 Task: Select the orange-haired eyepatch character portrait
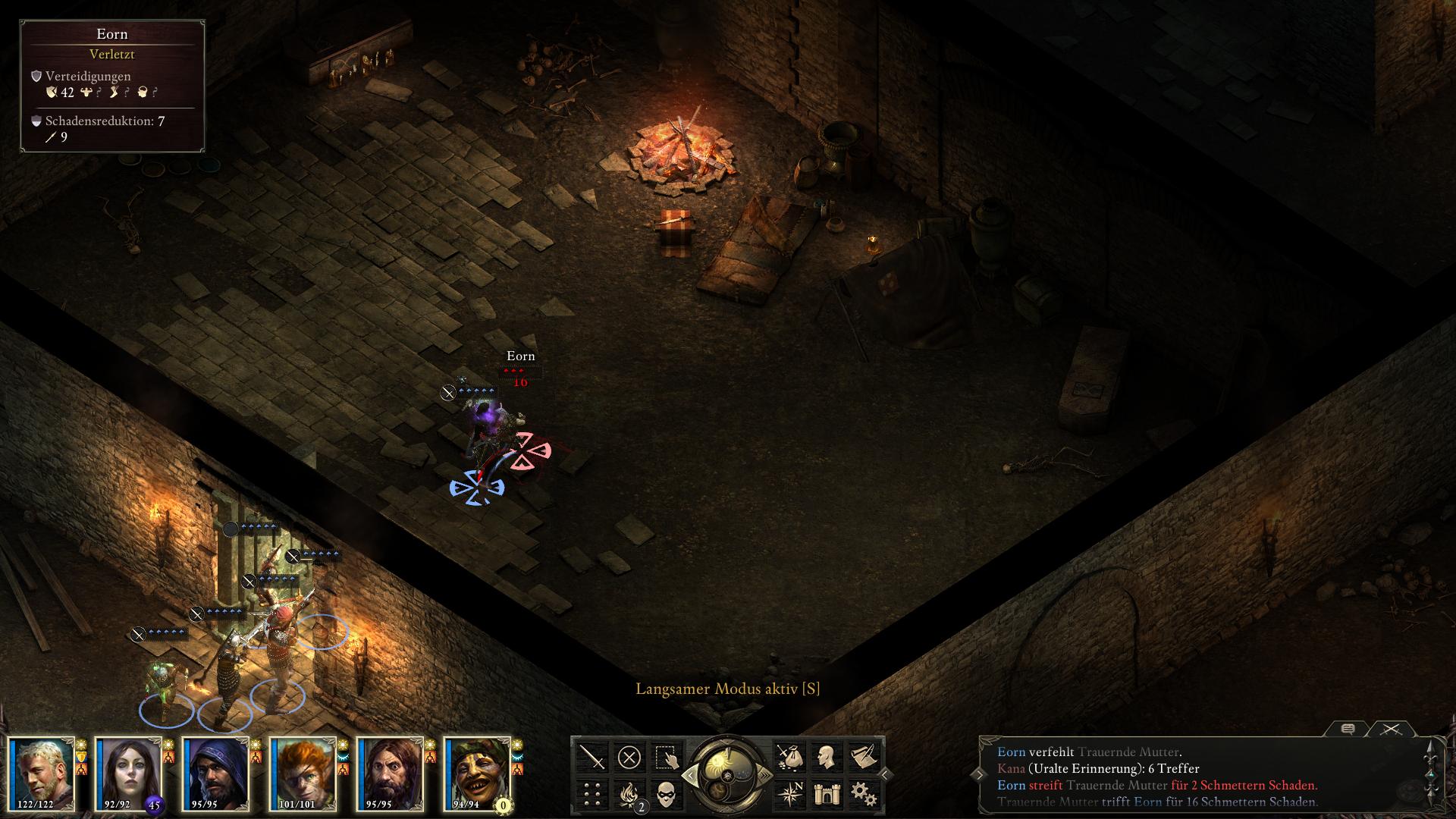point(303,773)
